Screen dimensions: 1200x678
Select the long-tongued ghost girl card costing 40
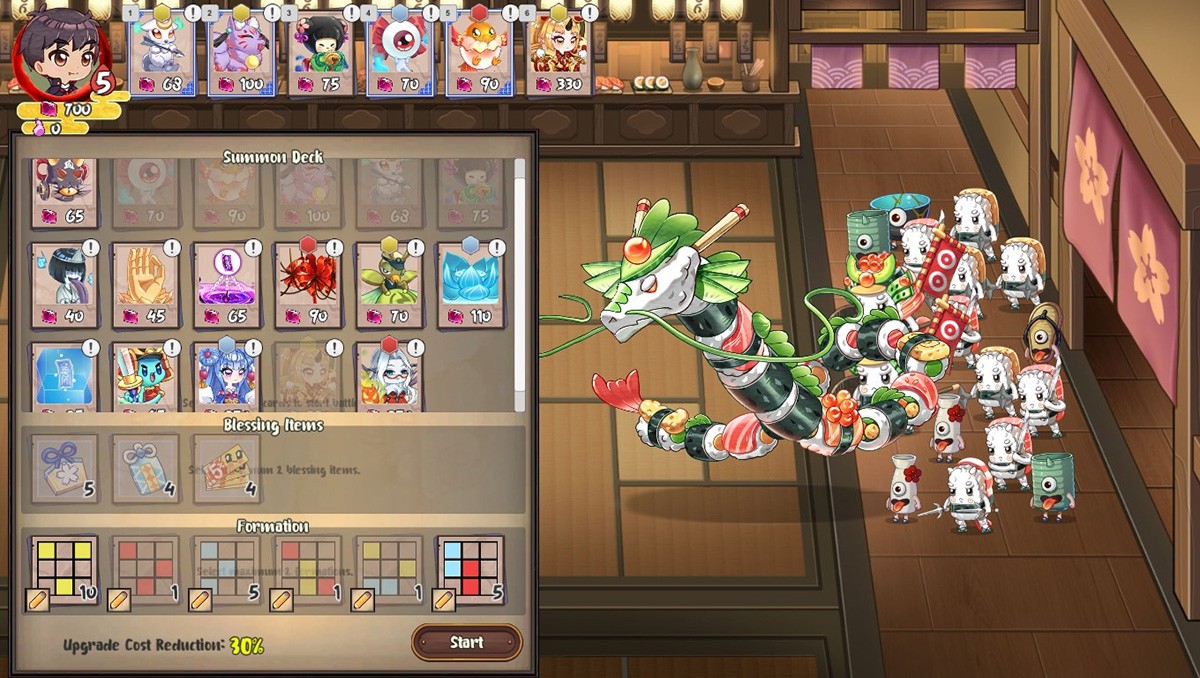point(64,286)
